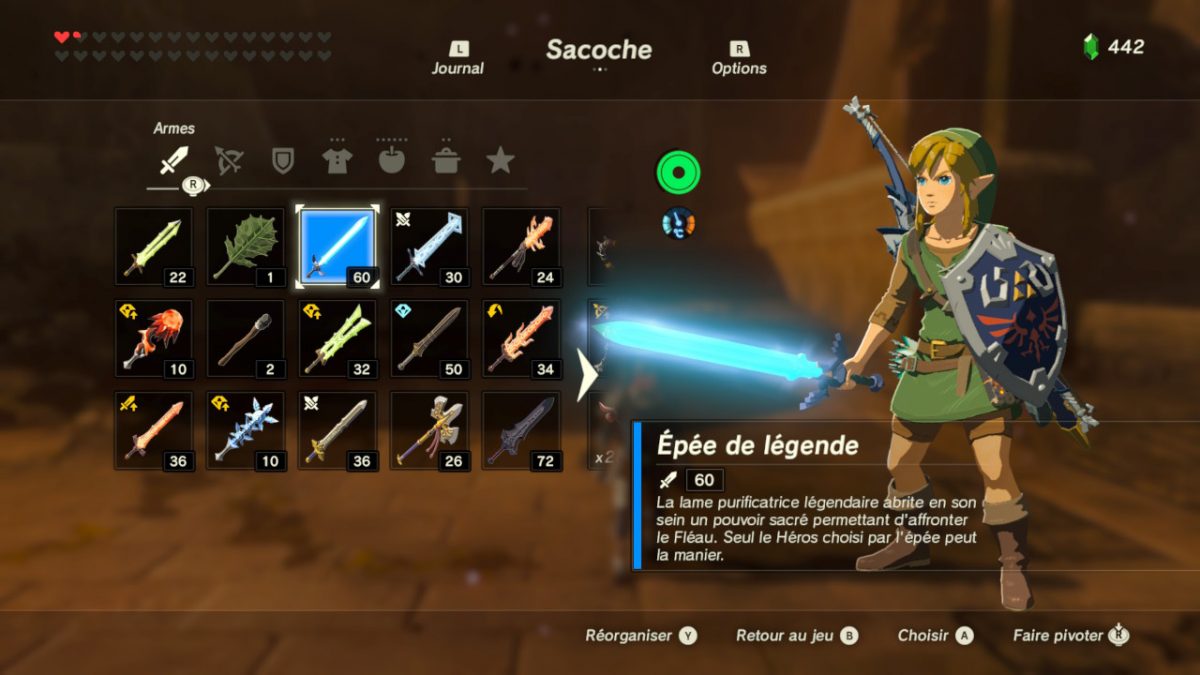Viewport: 1200px width, 675px height.
Task: Choose the weapon slot with 24 power
Action: [521, 247]
